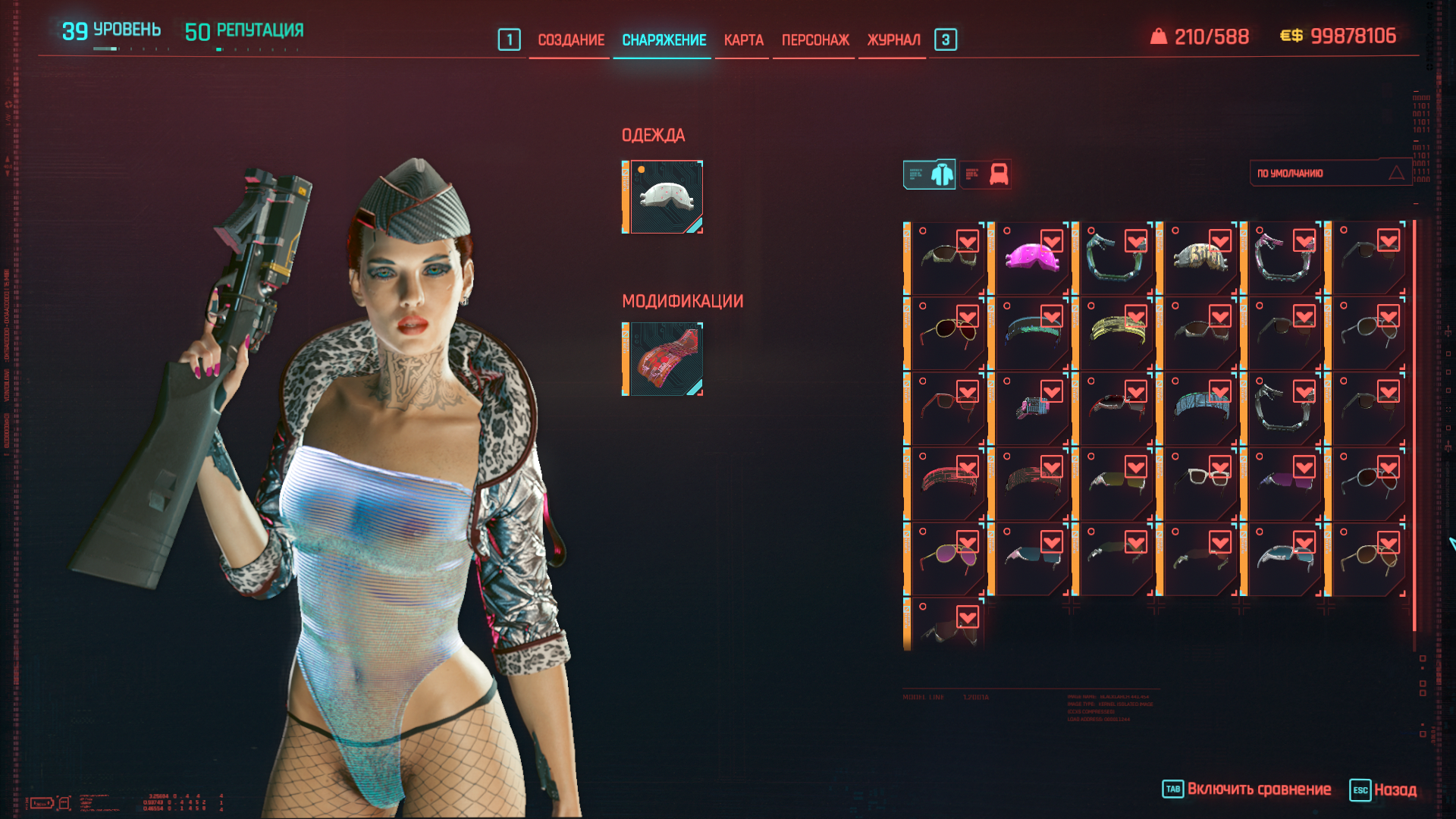Viewport: 1456px width, 819px height.
Task: Pick the pink visor in inventory
Action: [1031, 258]
